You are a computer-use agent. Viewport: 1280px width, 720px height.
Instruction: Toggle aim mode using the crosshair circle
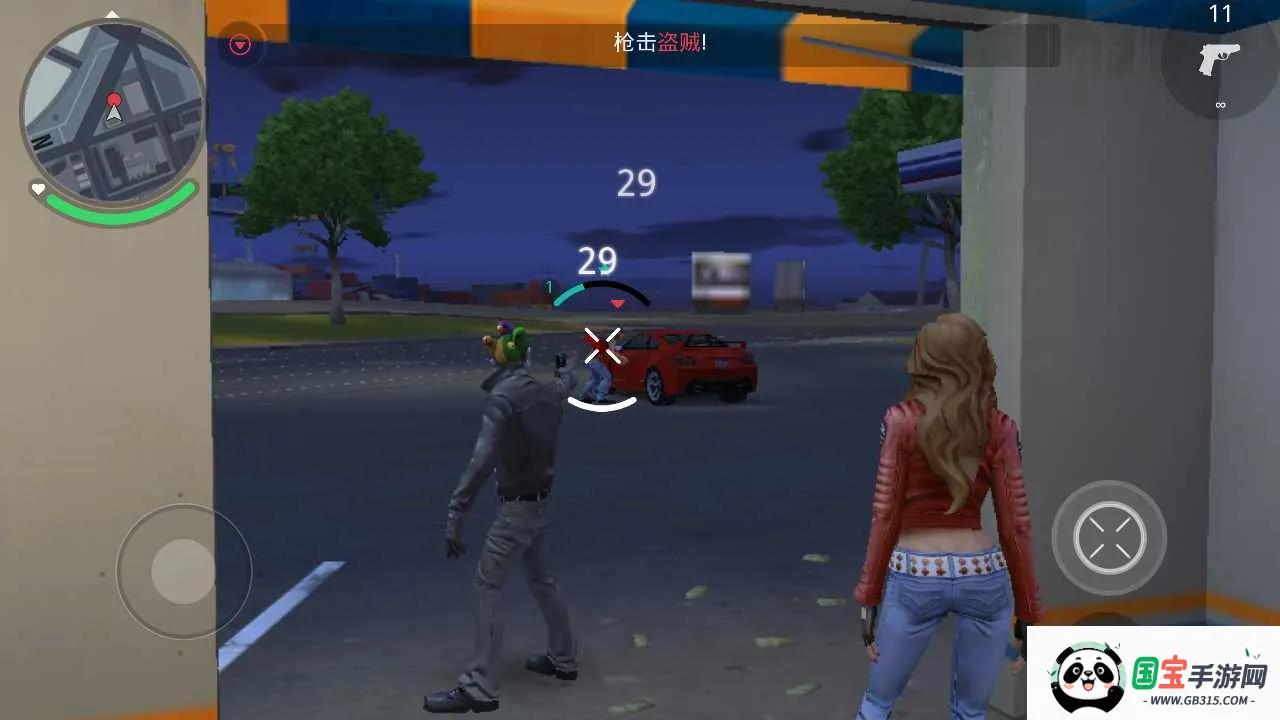click(x=1108, y=537)
